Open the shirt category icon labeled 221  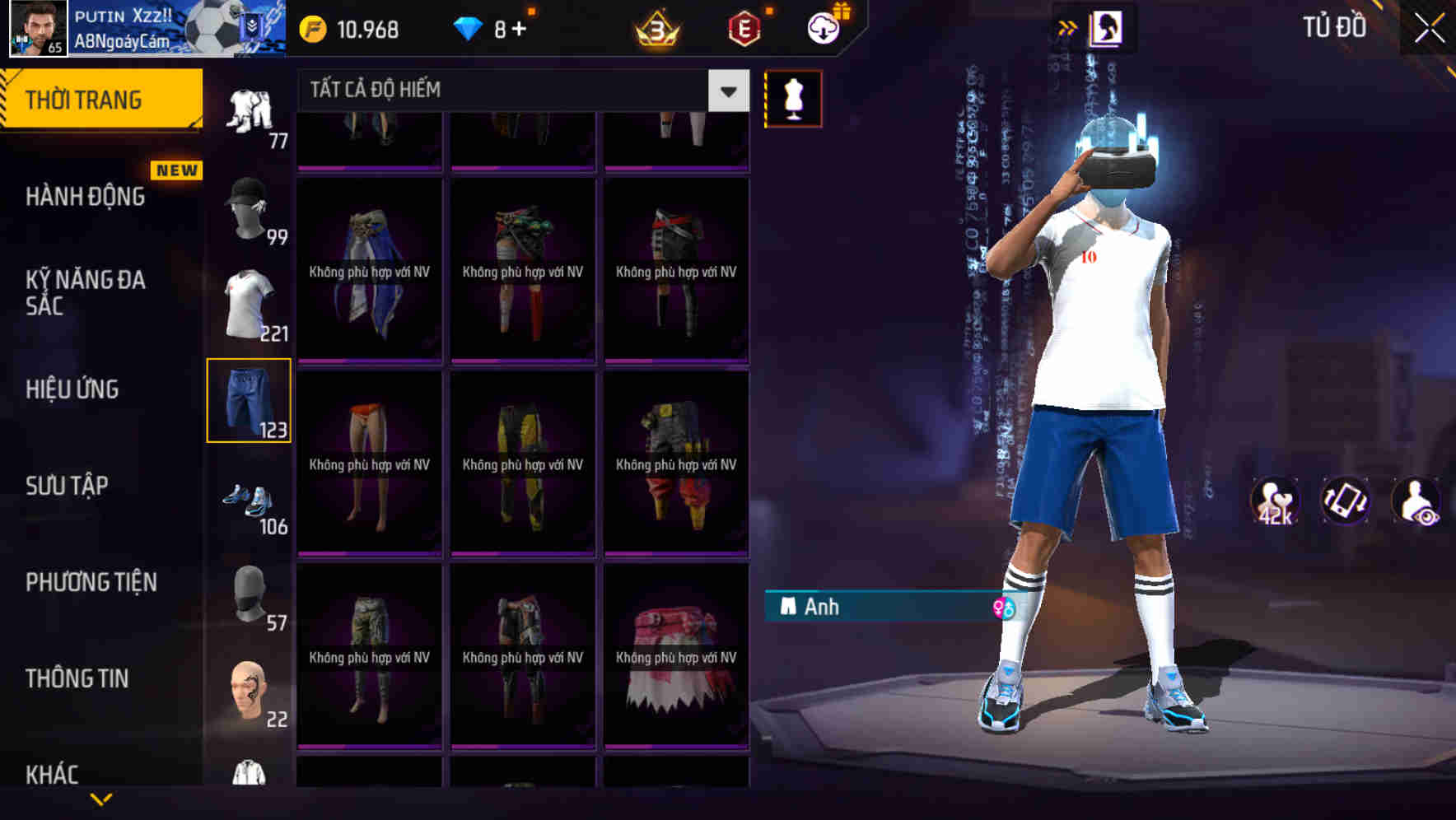coord(249,305)
